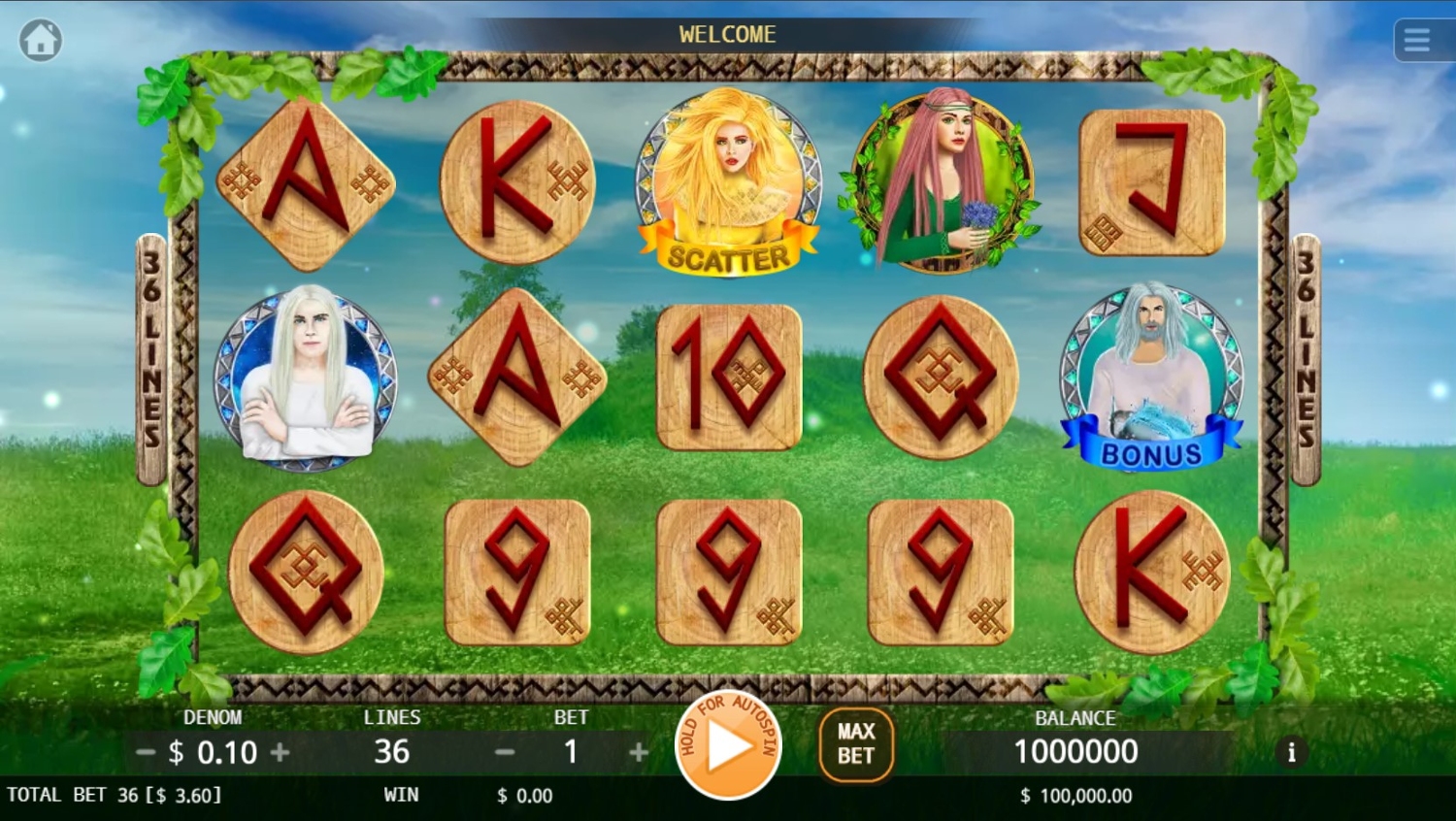
Task: Spin the reels with the orange play button
Action: pyautogui.click(x=728, y=746)
